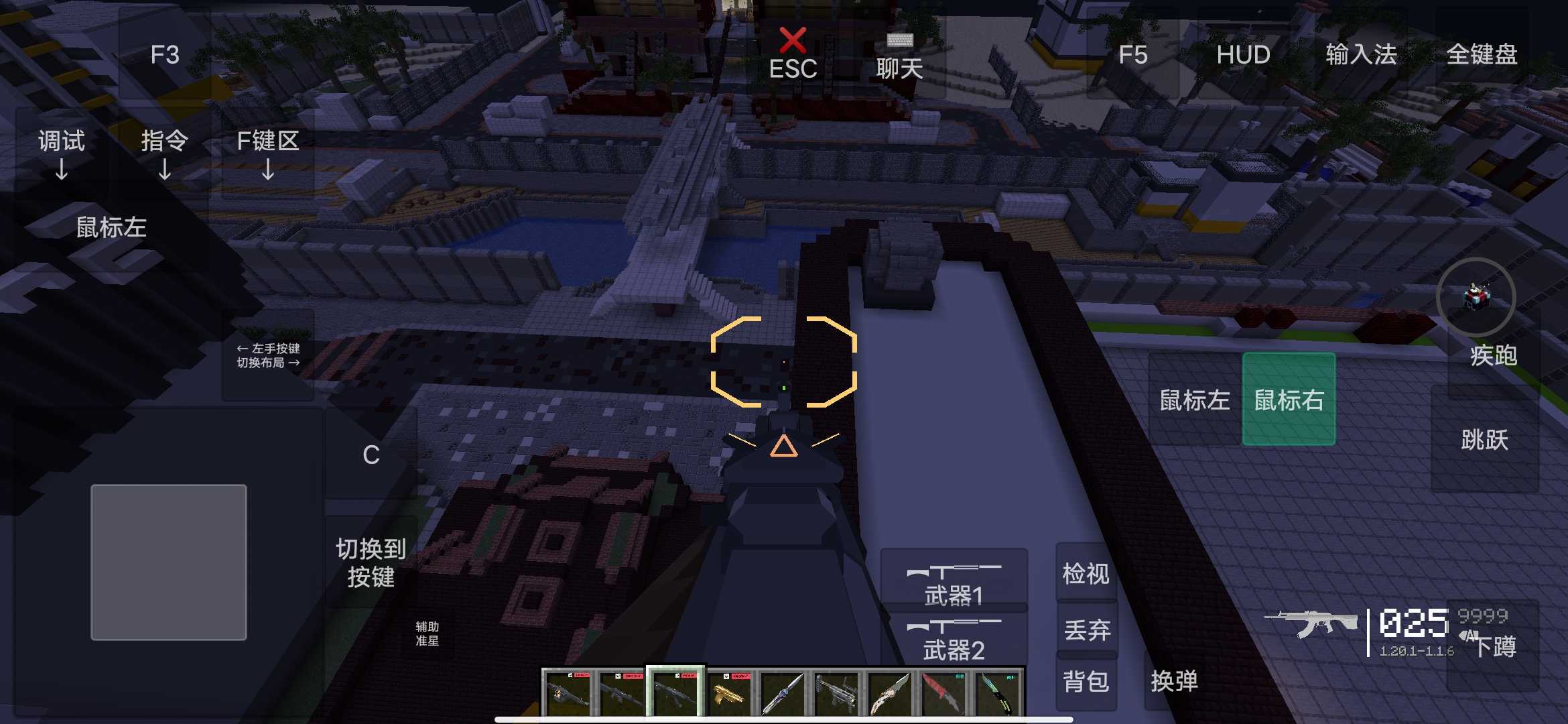Expand the 指令 command key group

click(x=165, y=141)
